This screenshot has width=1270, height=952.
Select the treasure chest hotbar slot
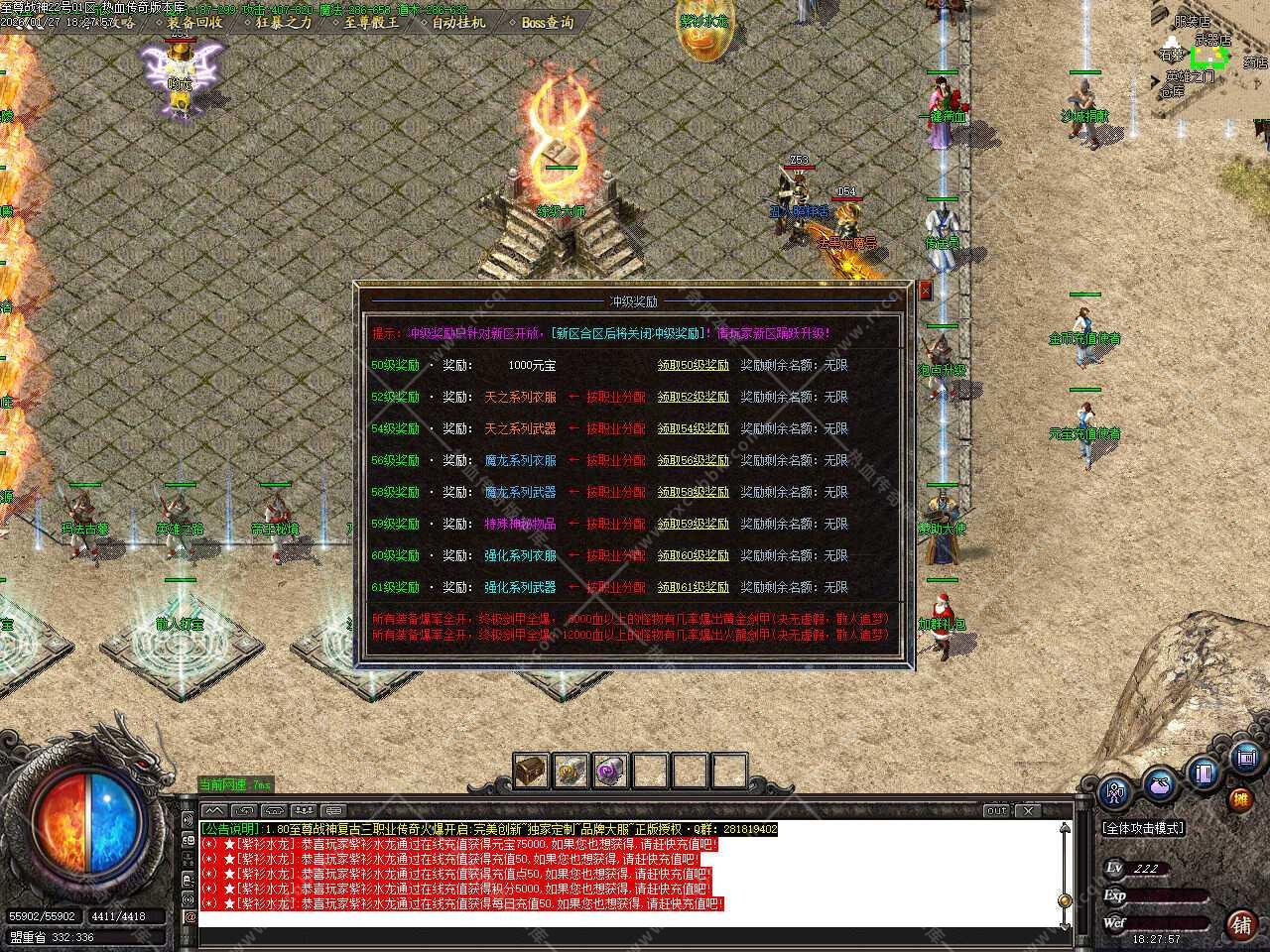[531, 771]
